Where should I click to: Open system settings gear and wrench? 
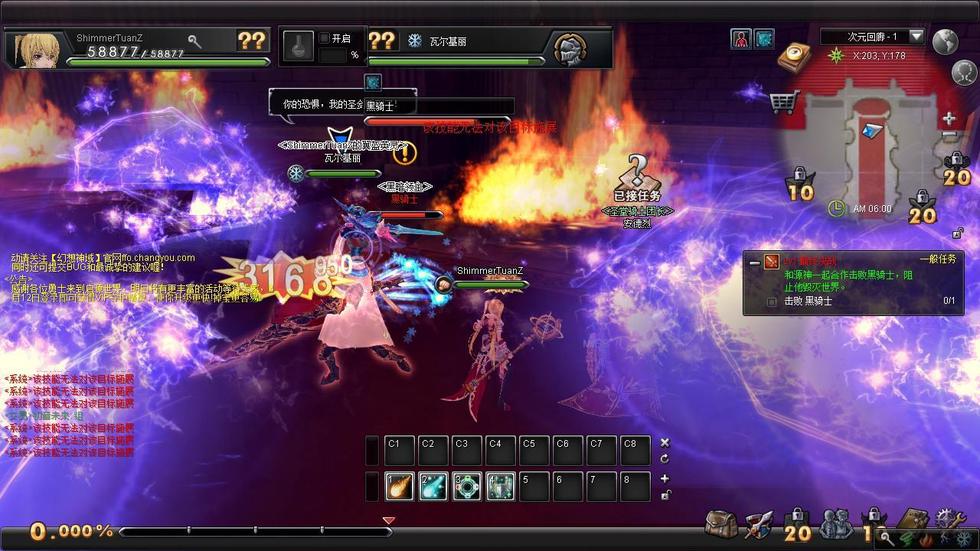pos(949,520)
